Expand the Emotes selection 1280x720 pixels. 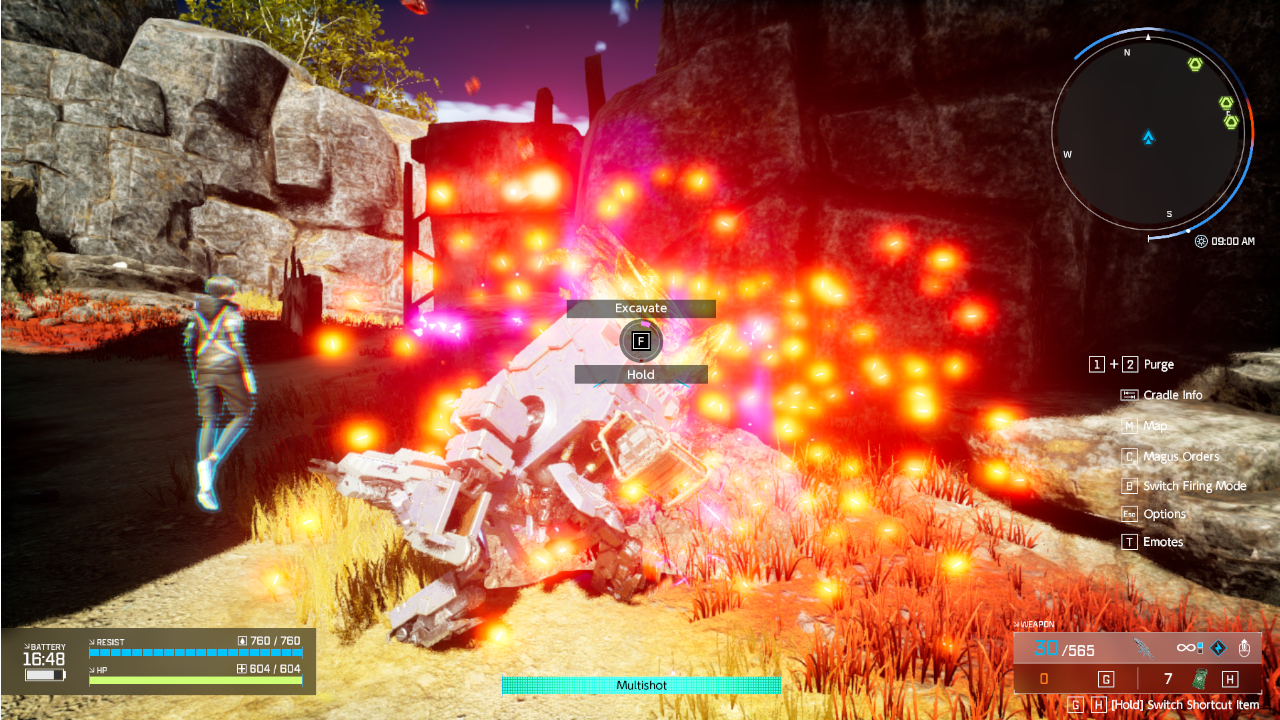pos(1163,542)
